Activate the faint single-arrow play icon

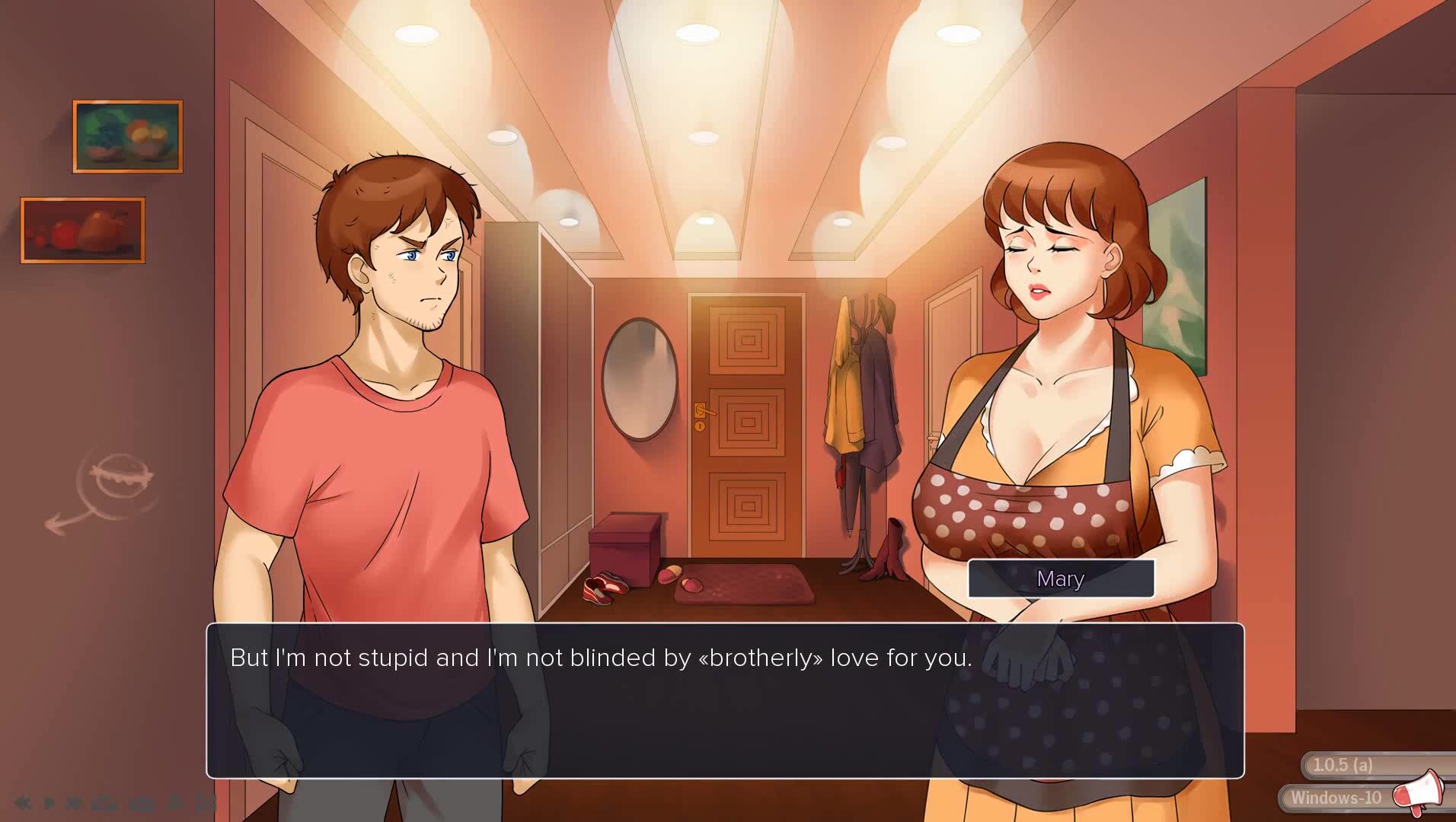tap(49, 802)
